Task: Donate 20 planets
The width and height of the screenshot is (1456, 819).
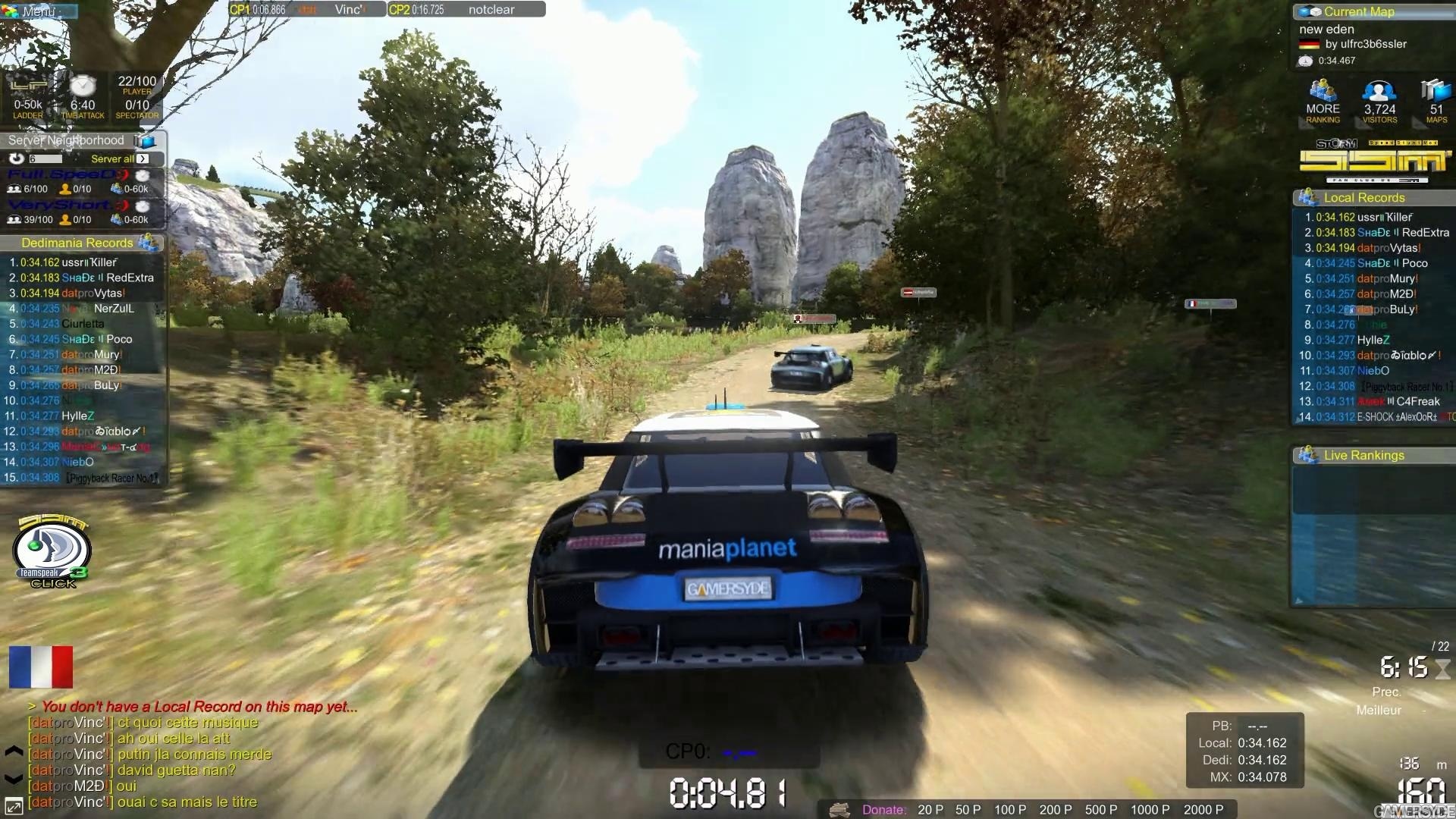Action: pyautogui.click(x=930, y=810)
